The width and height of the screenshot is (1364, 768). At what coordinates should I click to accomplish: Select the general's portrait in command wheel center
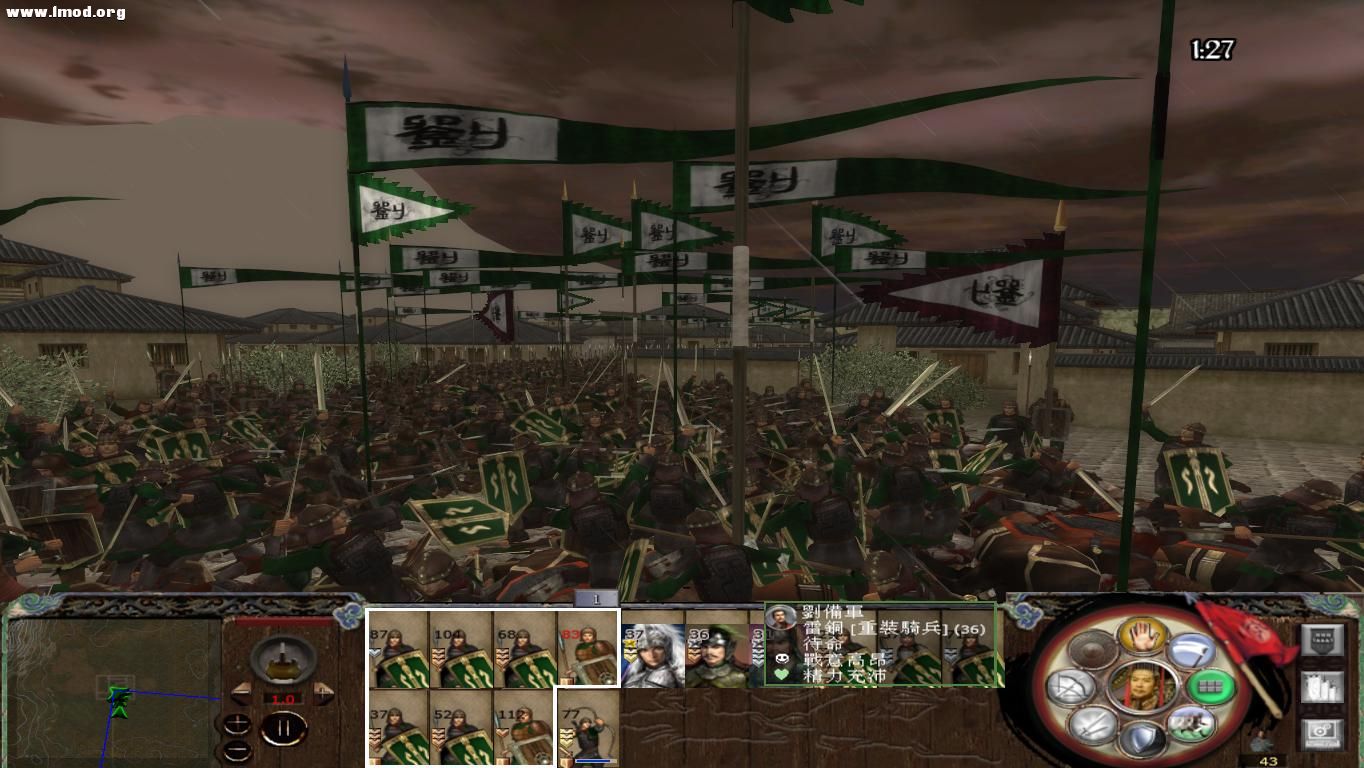[x=1143, y=687]
